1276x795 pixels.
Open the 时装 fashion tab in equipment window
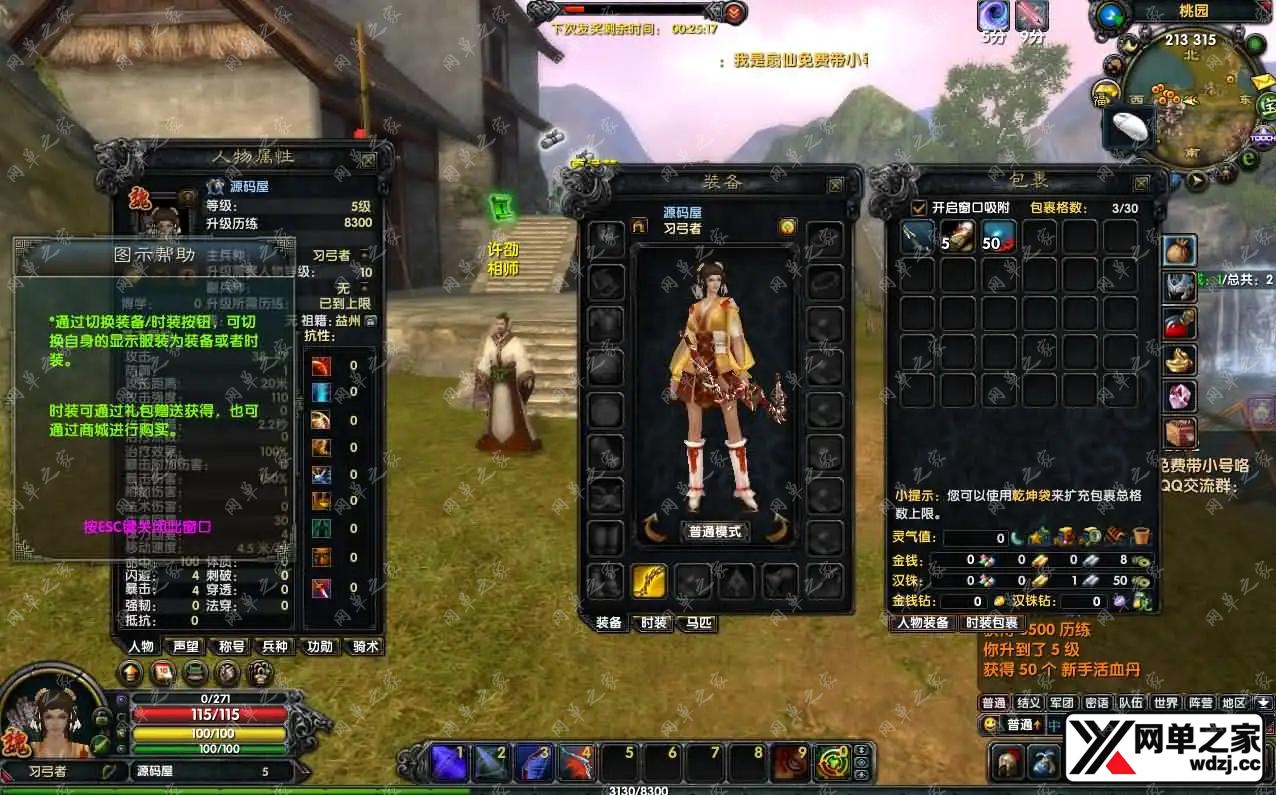tap(654, 623)
